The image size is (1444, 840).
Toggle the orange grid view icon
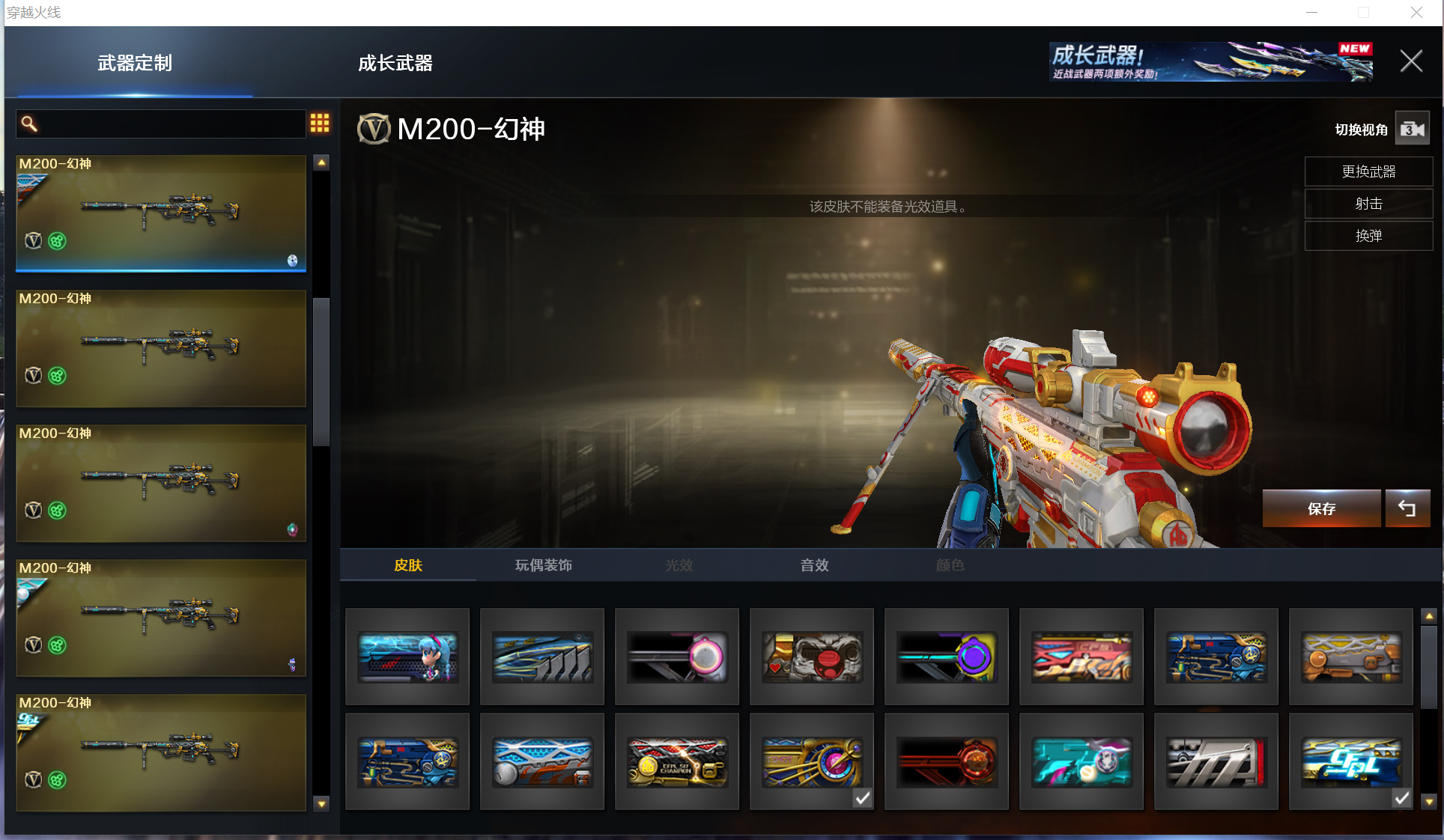click(320, 124)
